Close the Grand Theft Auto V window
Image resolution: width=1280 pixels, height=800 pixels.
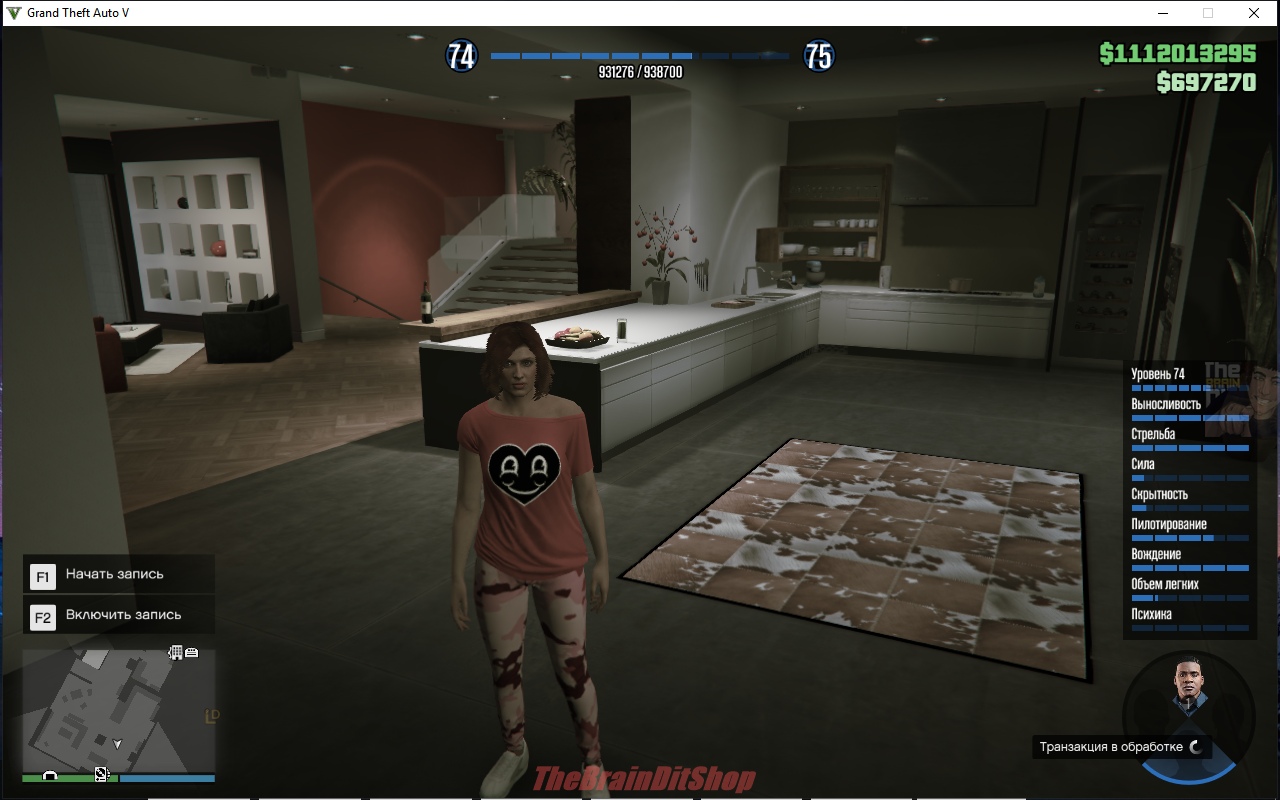coord(1253,13)
